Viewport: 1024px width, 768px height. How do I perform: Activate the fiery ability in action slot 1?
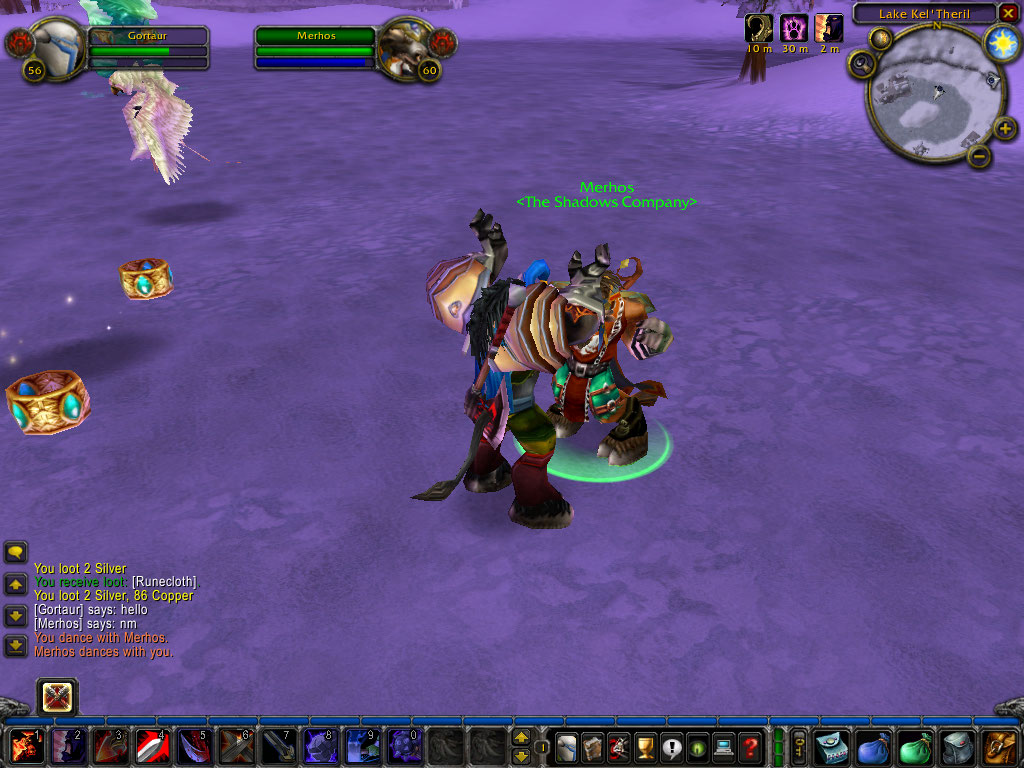click(26, 746)
